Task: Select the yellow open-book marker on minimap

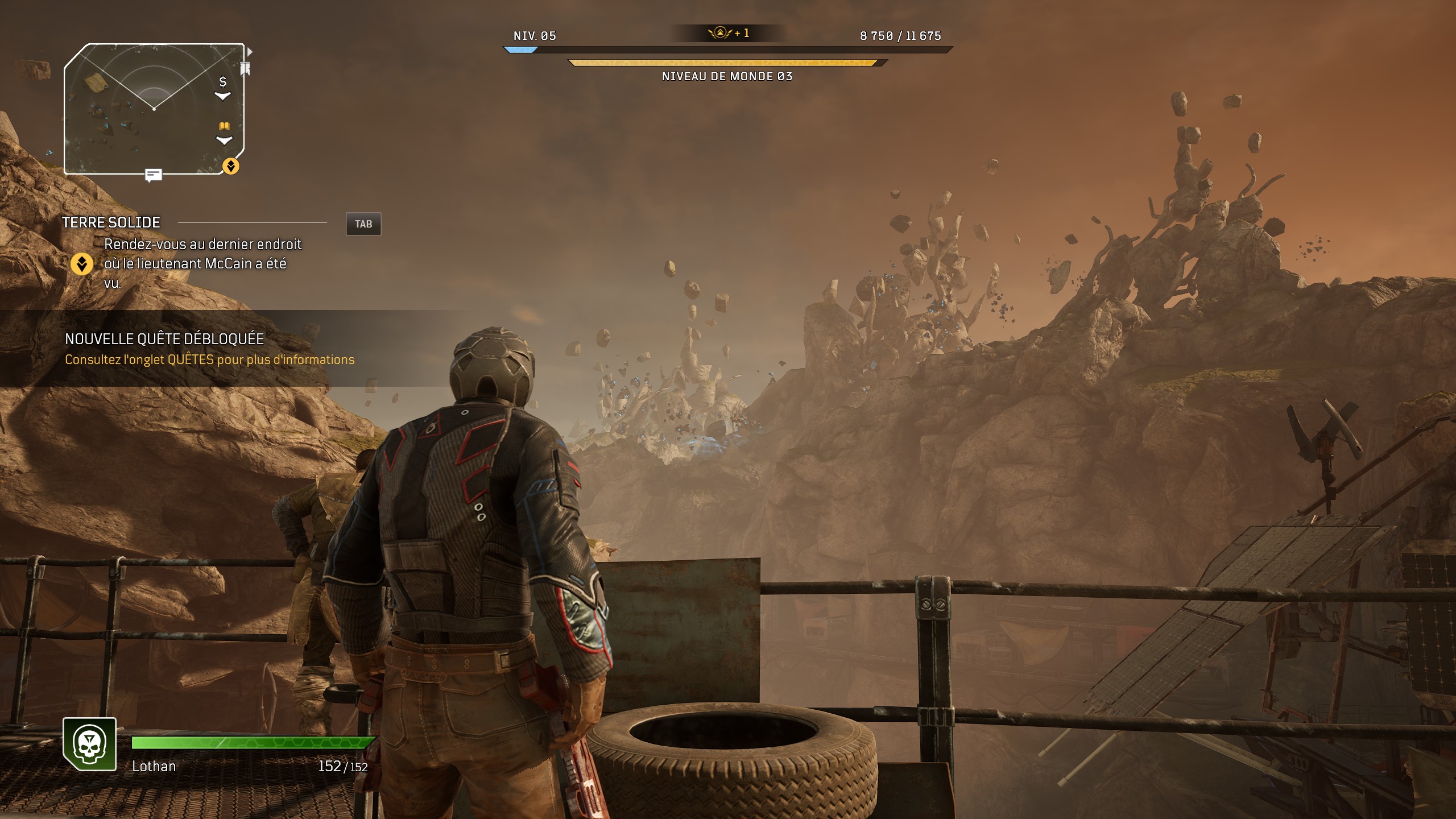Action: [x=224, y=126]
